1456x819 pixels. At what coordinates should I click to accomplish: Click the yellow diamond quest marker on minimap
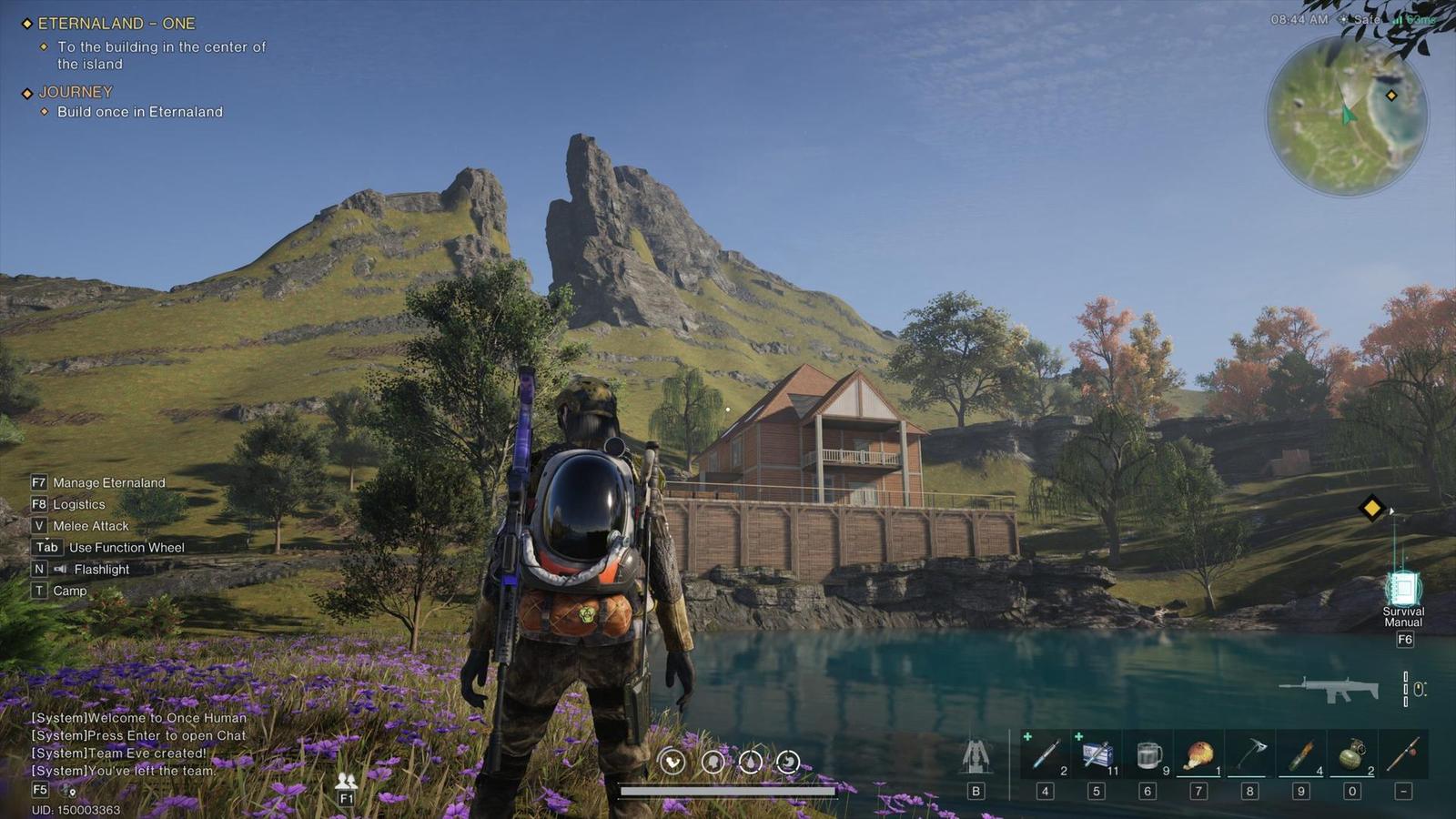(x=1390, y=96)
